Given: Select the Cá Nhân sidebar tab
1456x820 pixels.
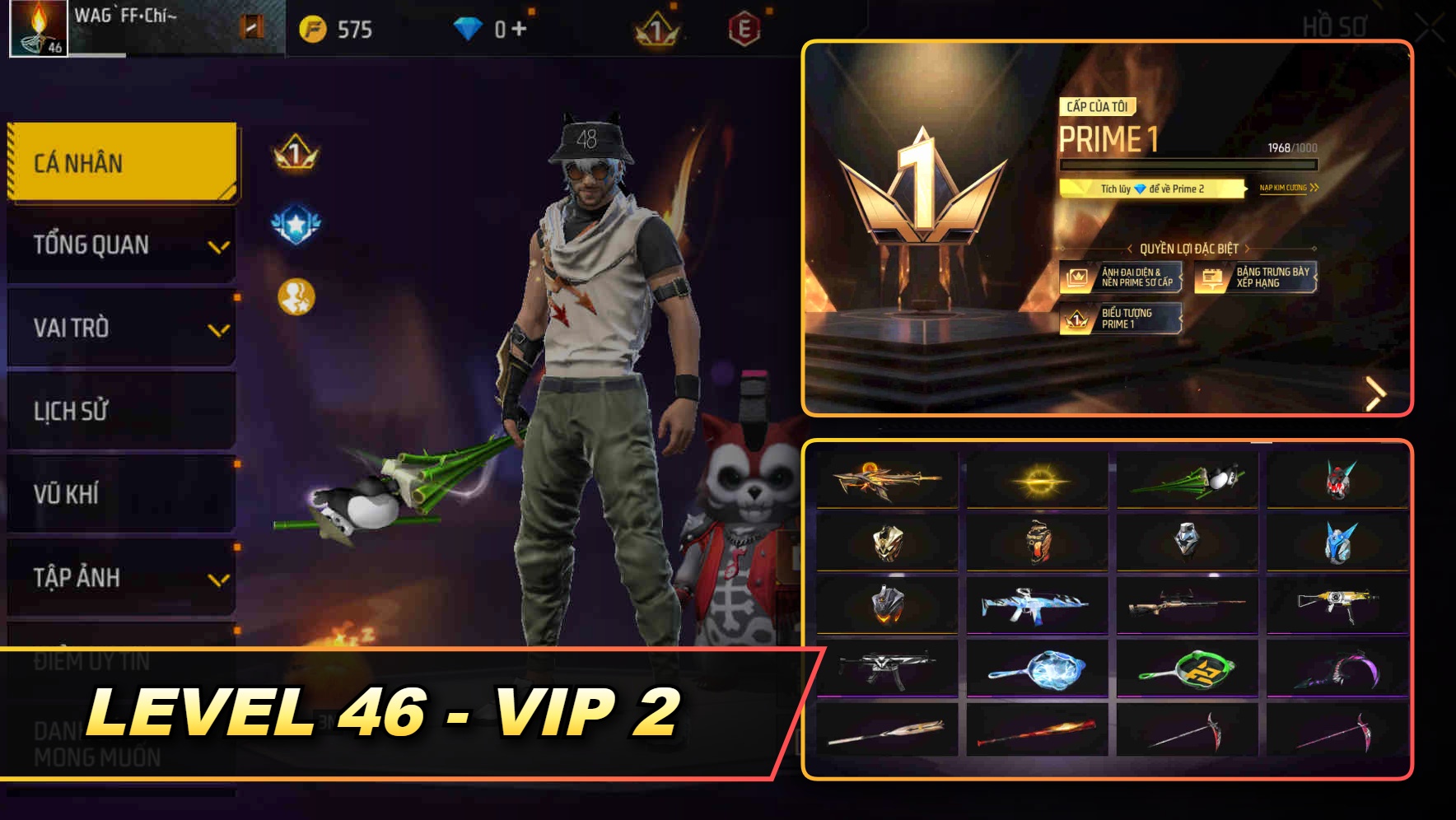Looking at the screenshot, I should pyautogui.click(x=120, y=162).
